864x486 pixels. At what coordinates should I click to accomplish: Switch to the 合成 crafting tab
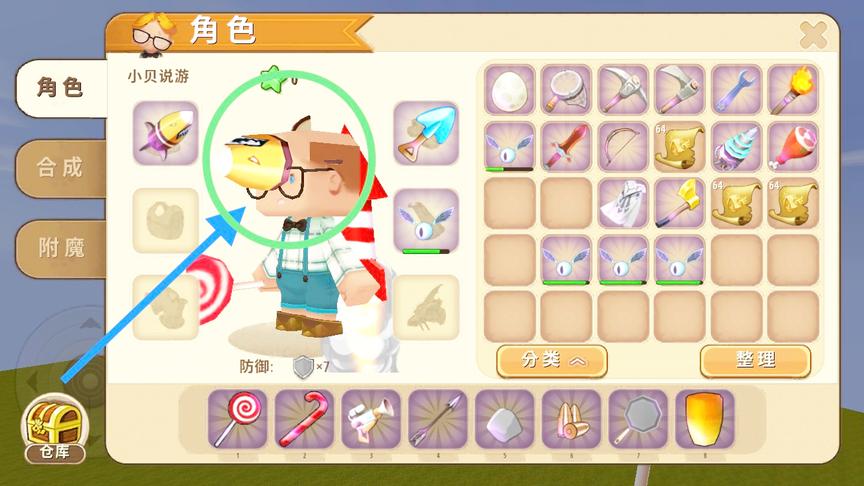coord(59,166)
